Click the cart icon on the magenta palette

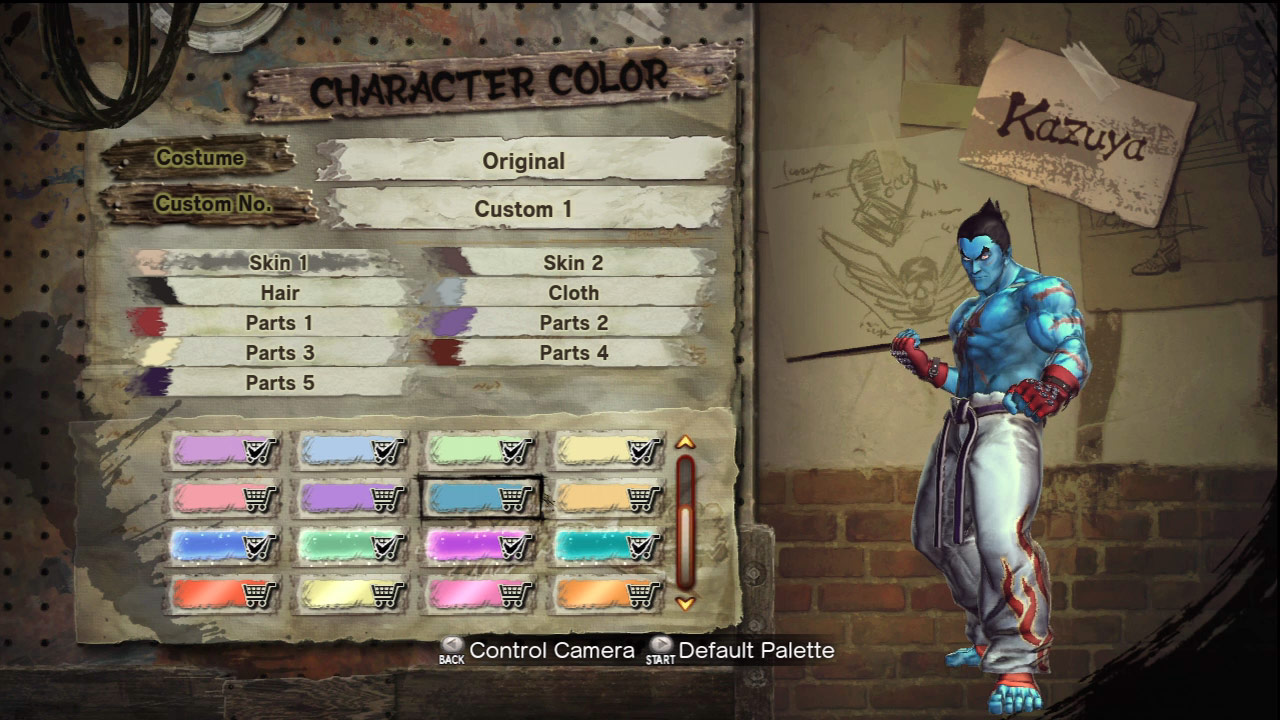pyautogui.click(x=513, y=545)
